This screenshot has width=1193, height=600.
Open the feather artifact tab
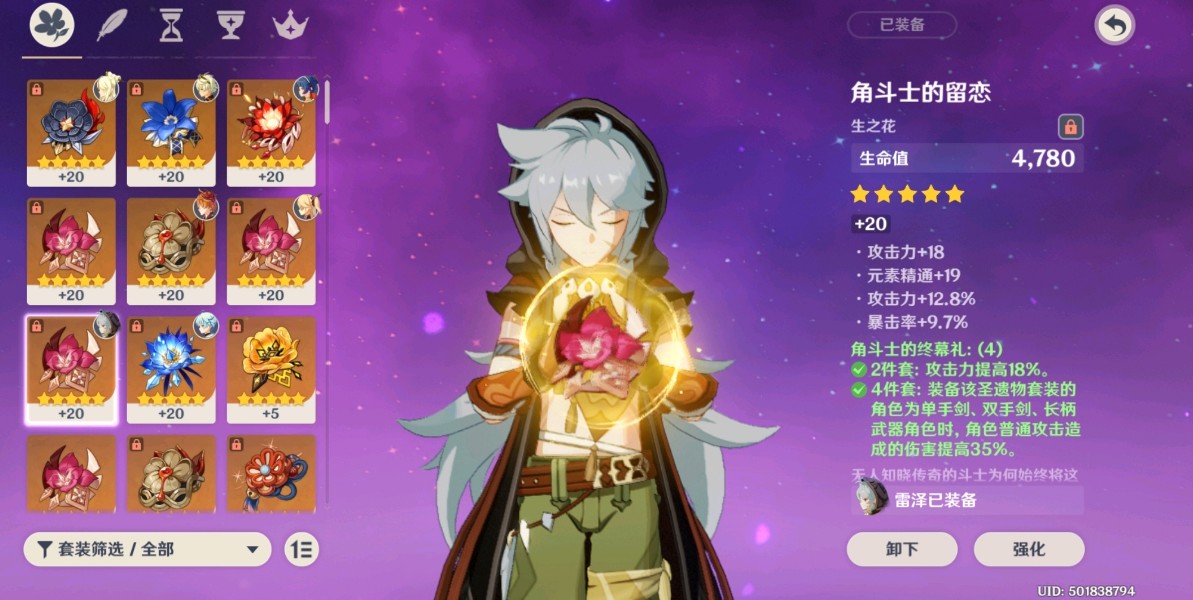pyautogui.click(x=111, y=26)
